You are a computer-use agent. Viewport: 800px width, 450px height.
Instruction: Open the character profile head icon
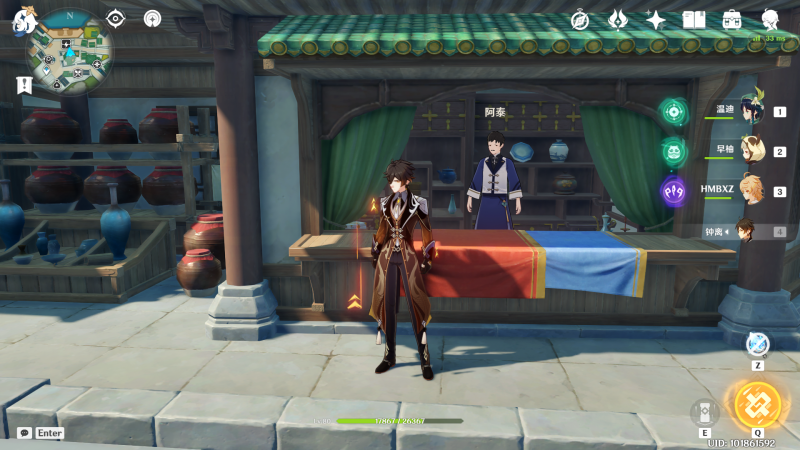(771, 19)
